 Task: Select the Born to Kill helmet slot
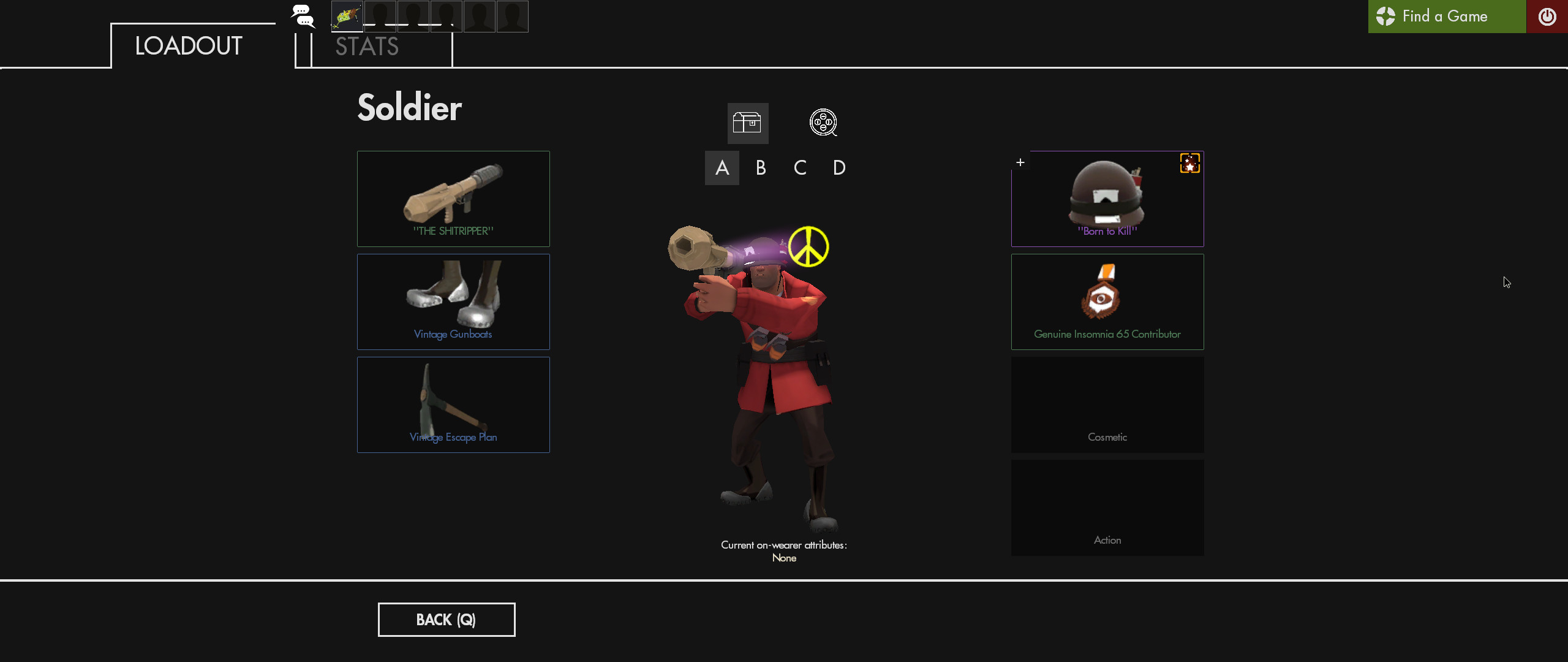coord(1107,199)
